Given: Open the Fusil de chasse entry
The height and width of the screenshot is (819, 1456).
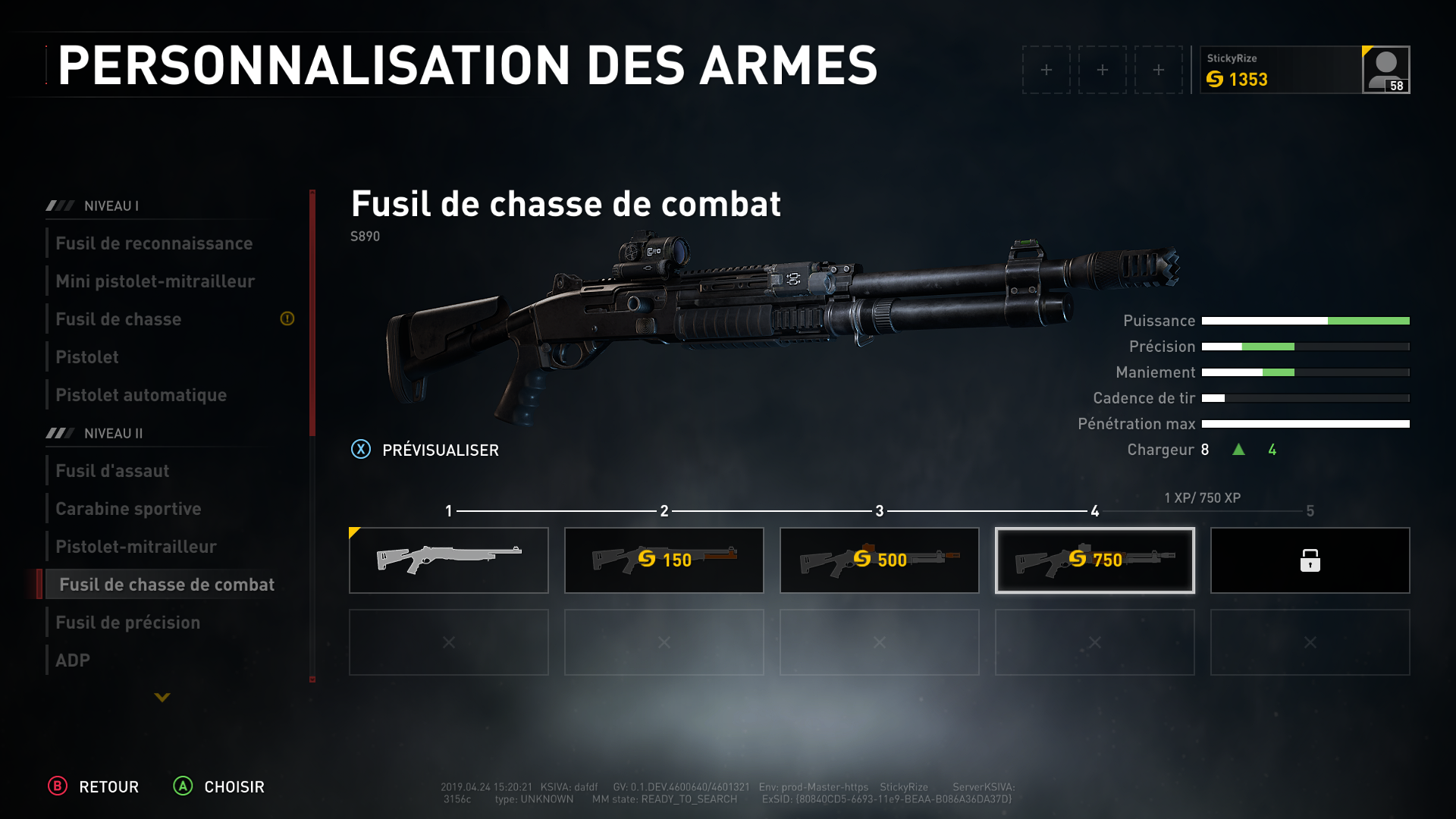Looking at the screenshot, I should point(118,319).
